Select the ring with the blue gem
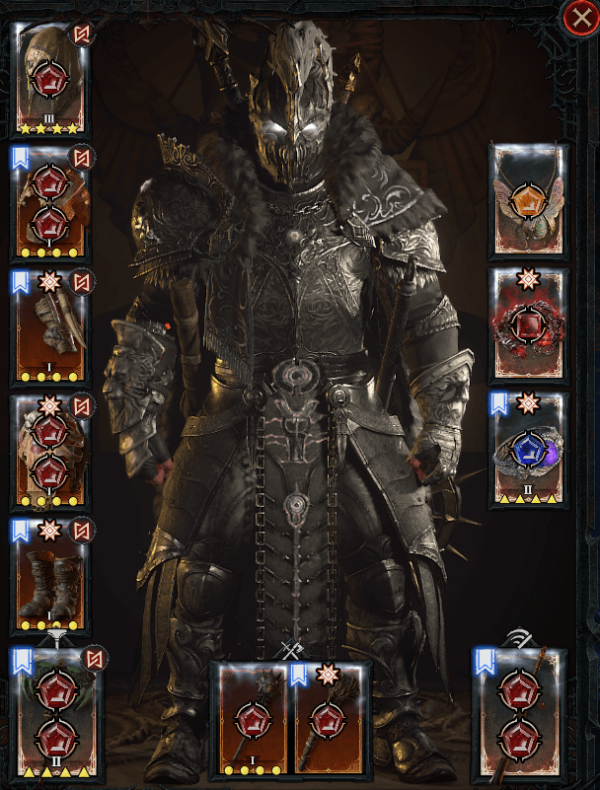The width and height of the screenshot is (600, 790). coord(528,450)
